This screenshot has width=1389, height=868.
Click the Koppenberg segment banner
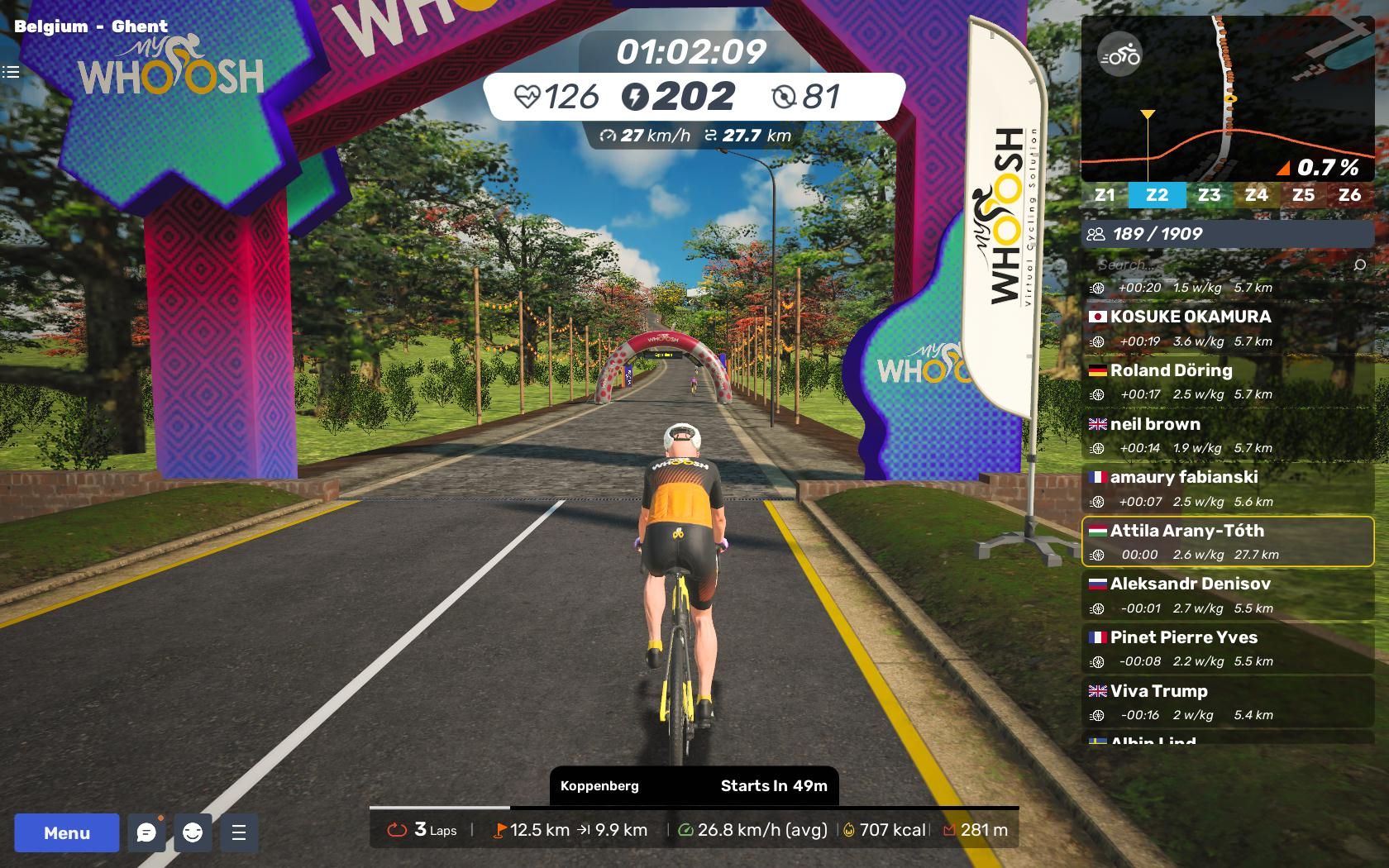tap(694, 785)
